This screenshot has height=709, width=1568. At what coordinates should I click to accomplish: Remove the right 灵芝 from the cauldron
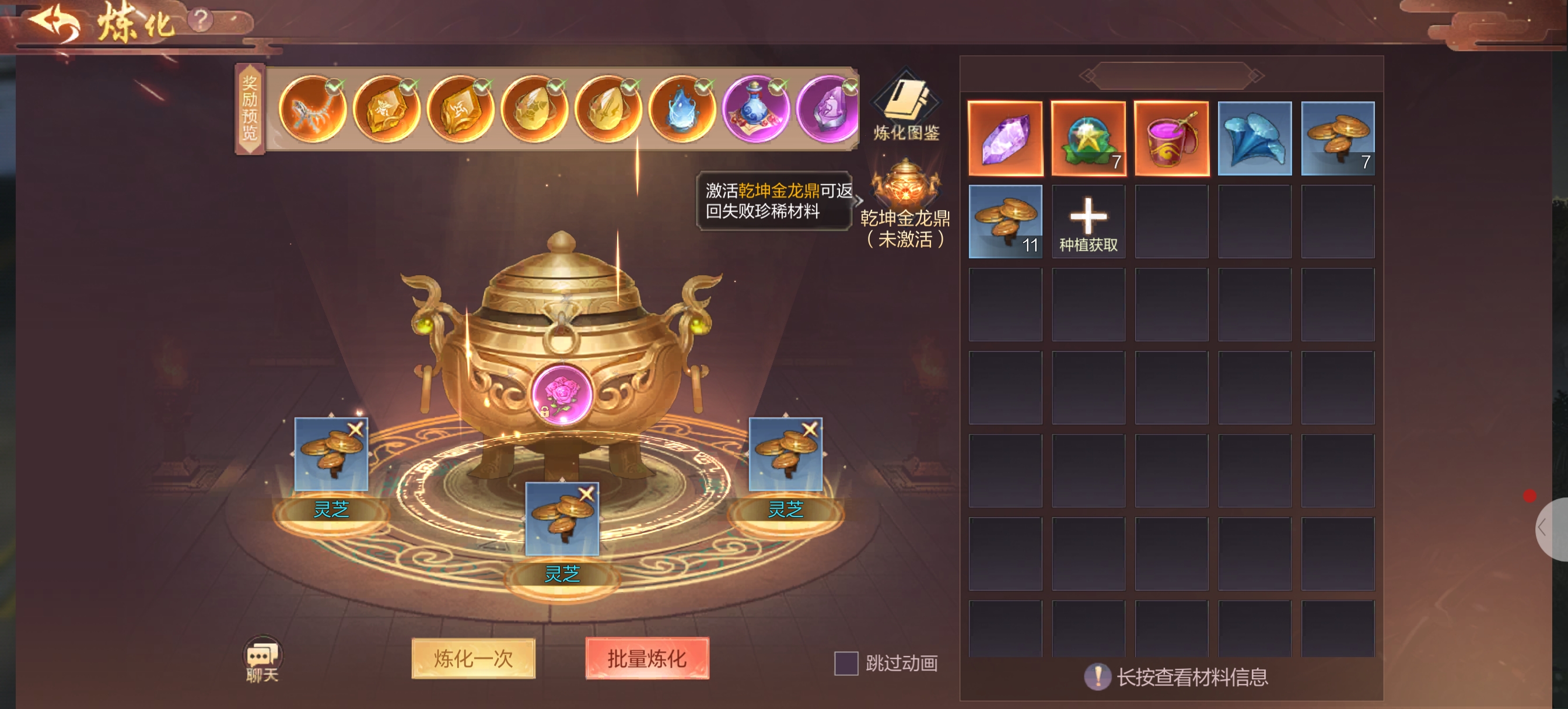point(810,429)
